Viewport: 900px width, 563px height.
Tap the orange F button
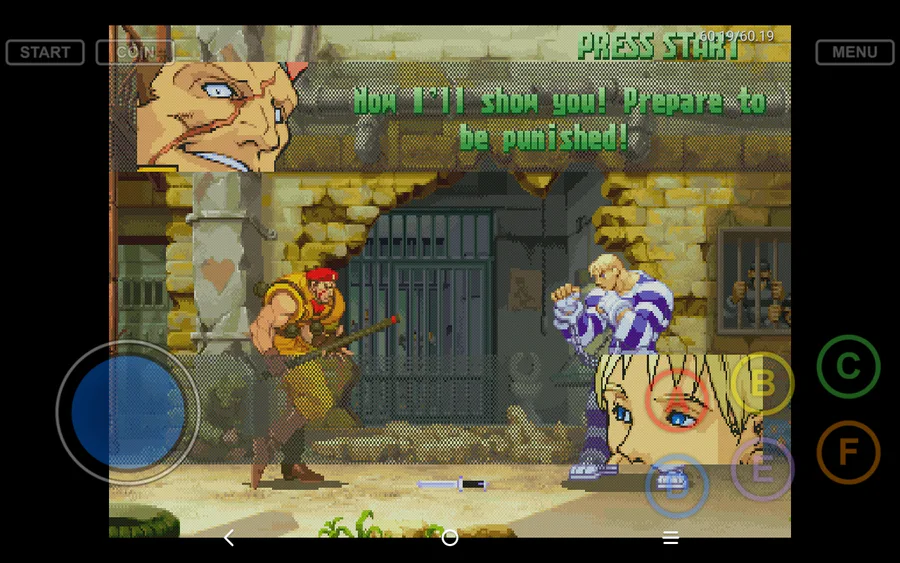pyautogui.click(x=848, y=452)
